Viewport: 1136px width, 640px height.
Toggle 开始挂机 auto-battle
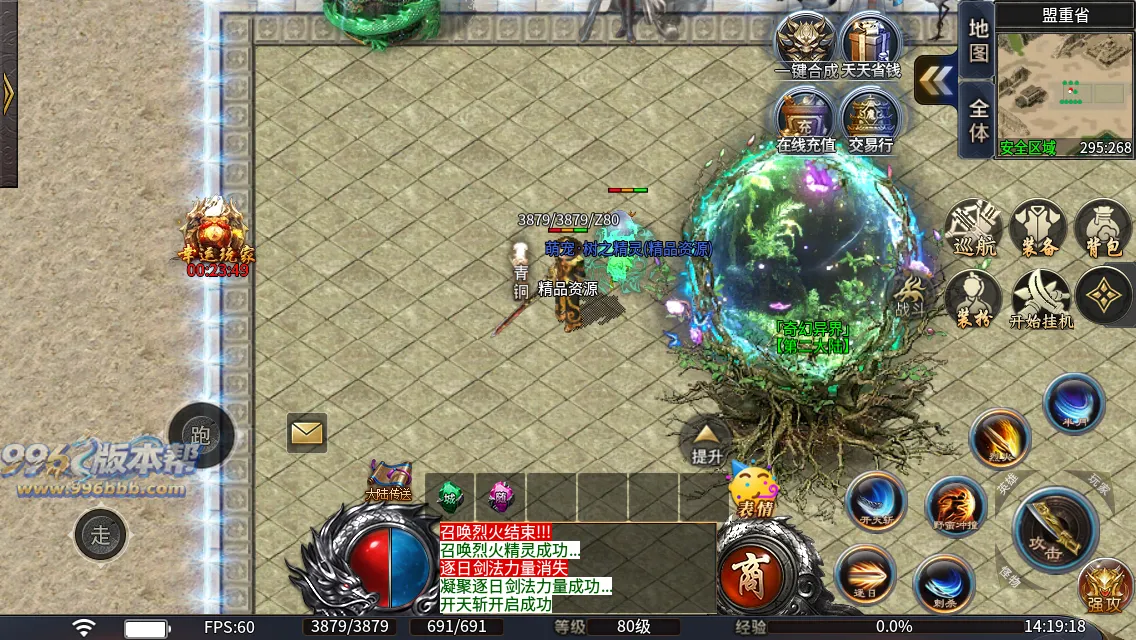click(1040, 298)
